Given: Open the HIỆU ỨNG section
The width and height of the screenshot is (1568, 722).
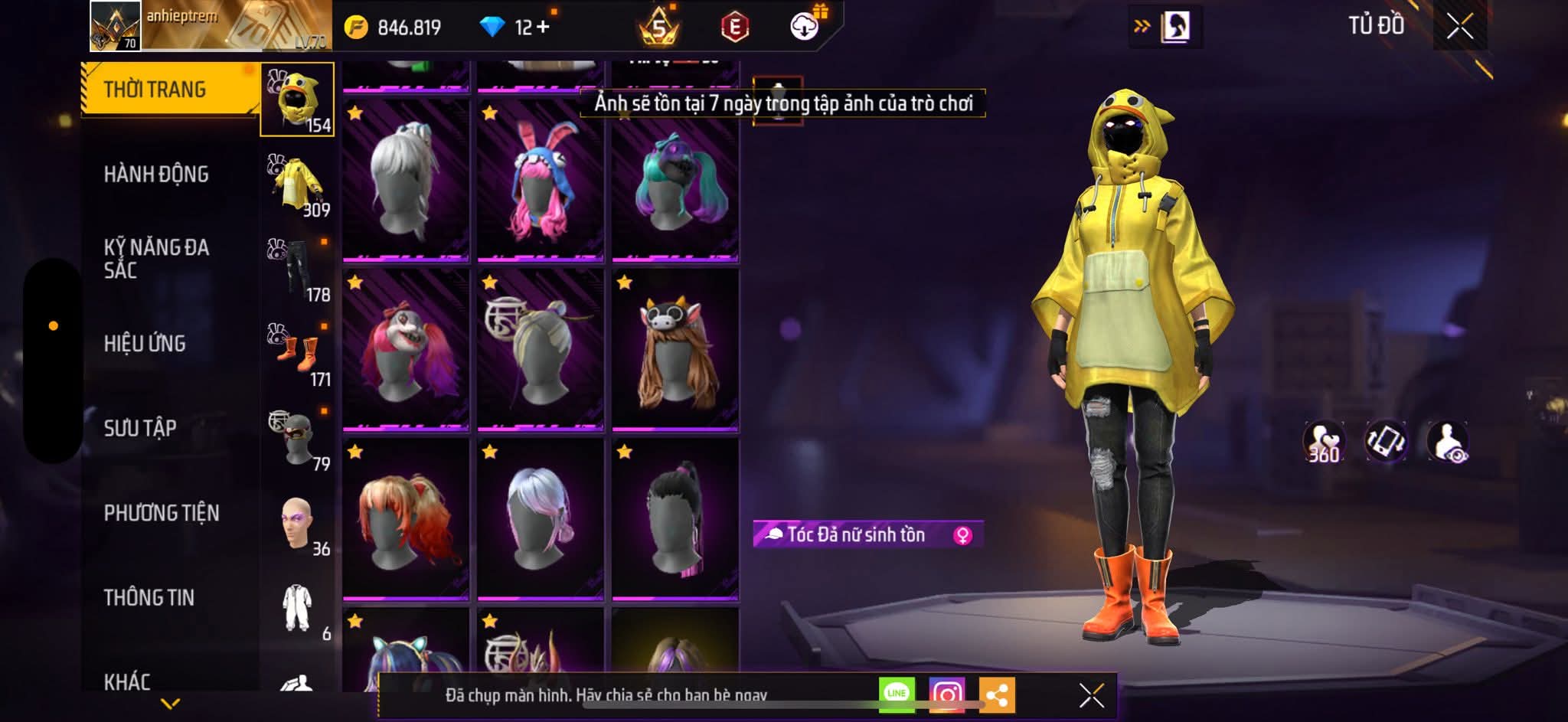Looking at the screenshot, I should pyautogui.click(x=145, y=344).
